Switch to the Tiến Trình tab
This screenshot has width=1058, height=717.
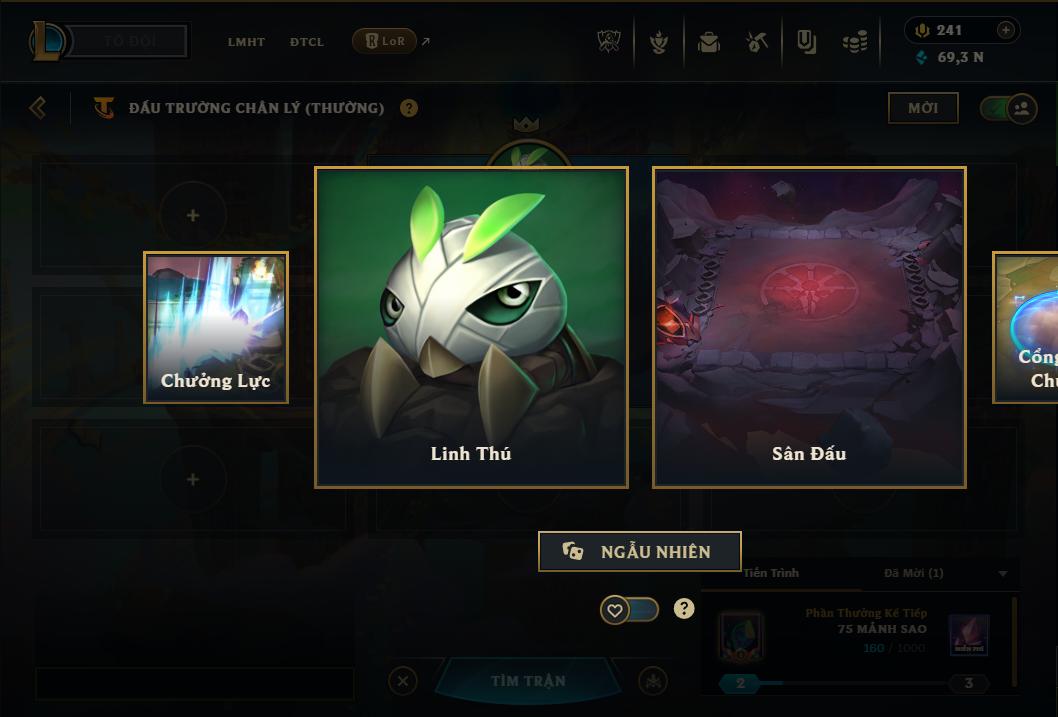click(771, 573)
